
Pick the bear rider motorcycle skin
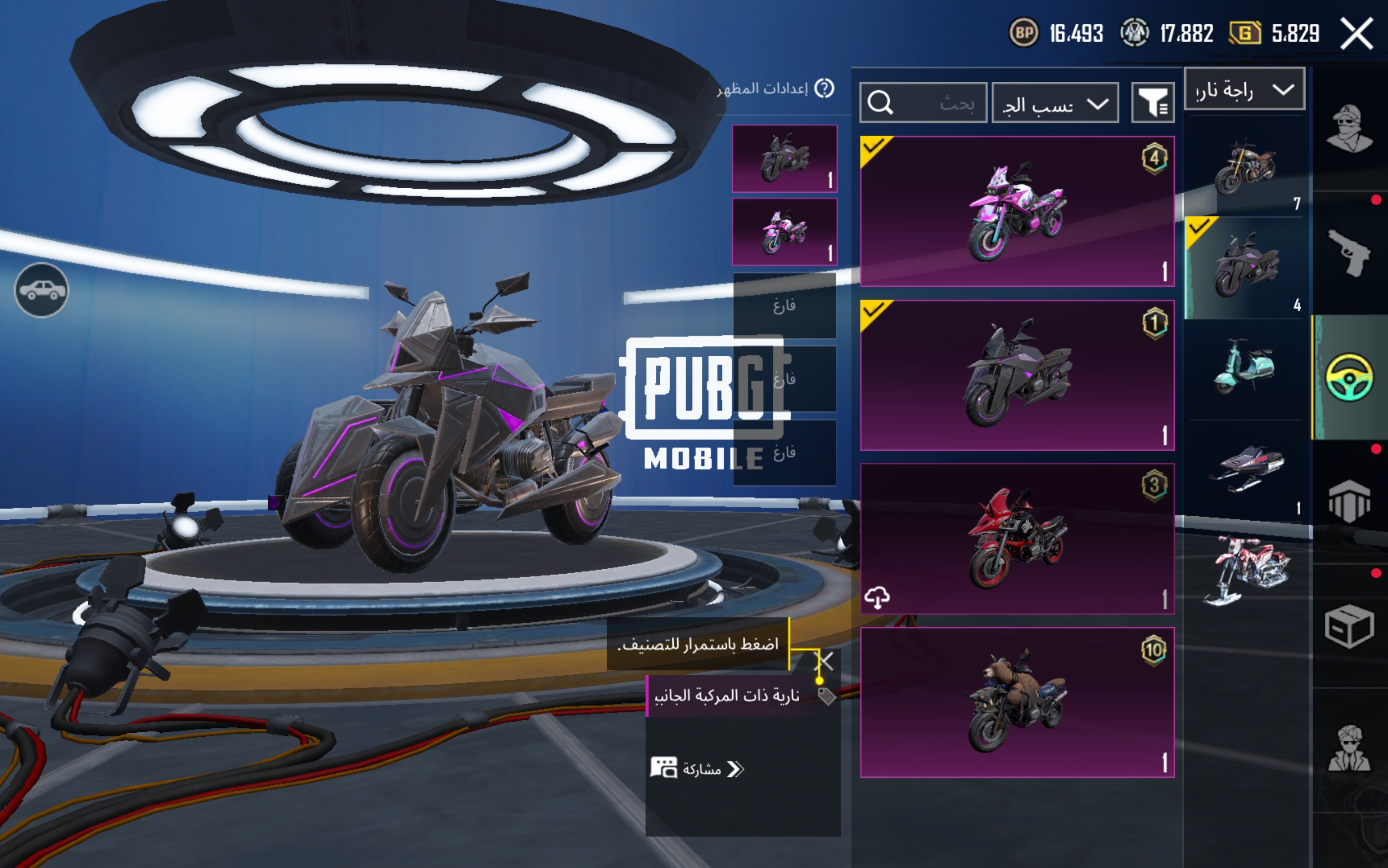[1016, 702]
